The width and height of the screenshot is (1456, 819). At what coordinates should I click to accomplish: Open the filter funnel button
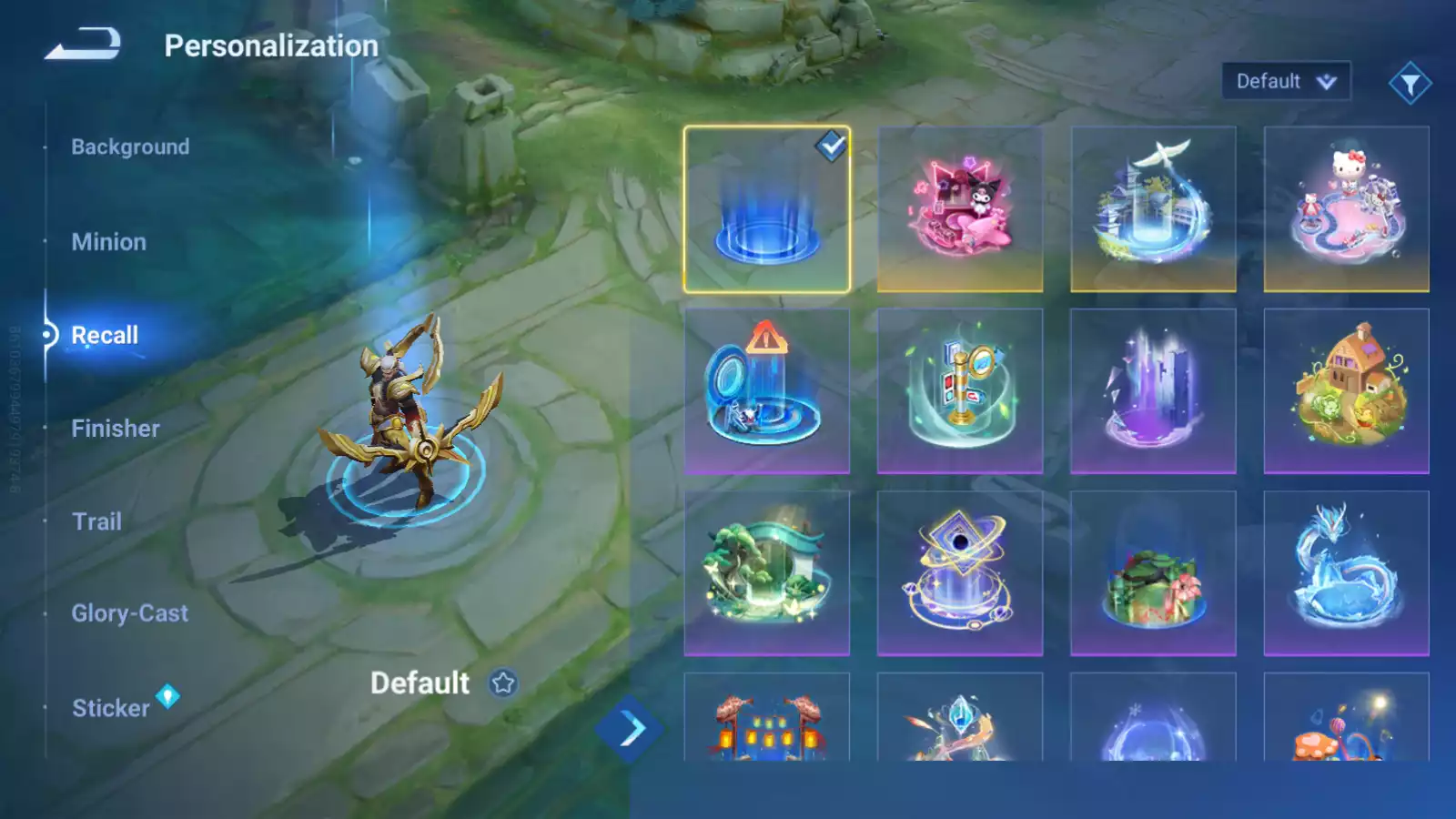[x=1410, y=84]
